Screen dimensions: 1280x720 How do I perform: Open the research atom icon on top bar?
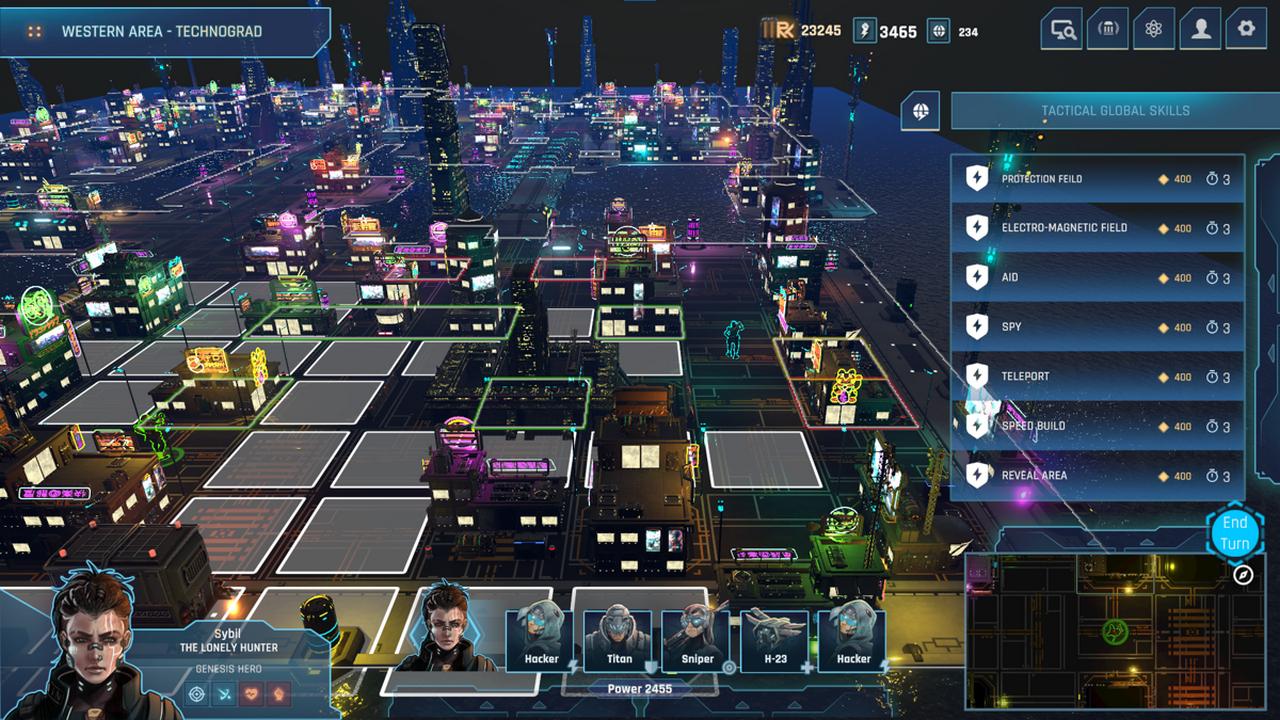1155,29
